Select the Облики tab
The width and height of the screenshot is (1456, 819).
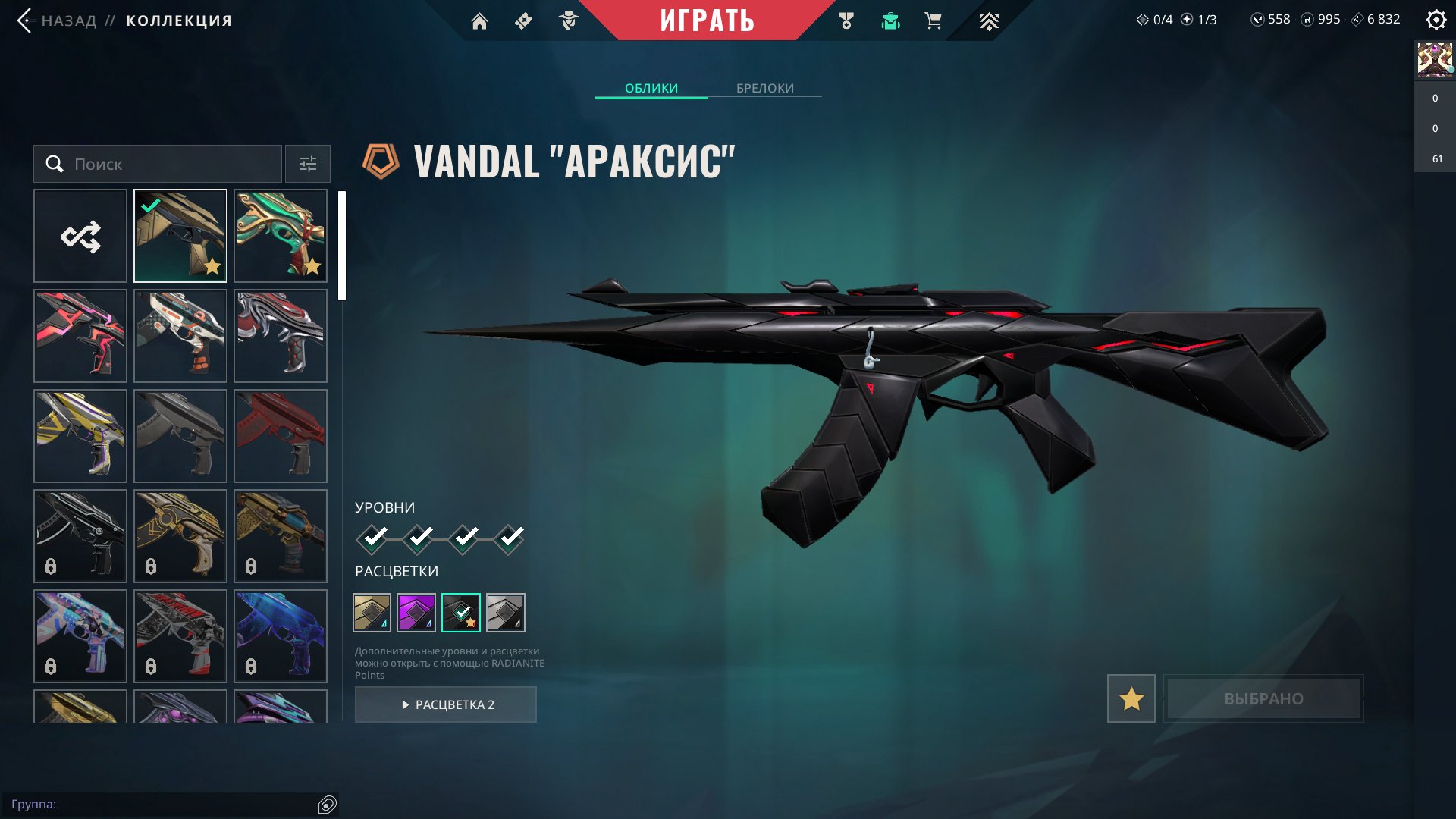click(651, 88)
